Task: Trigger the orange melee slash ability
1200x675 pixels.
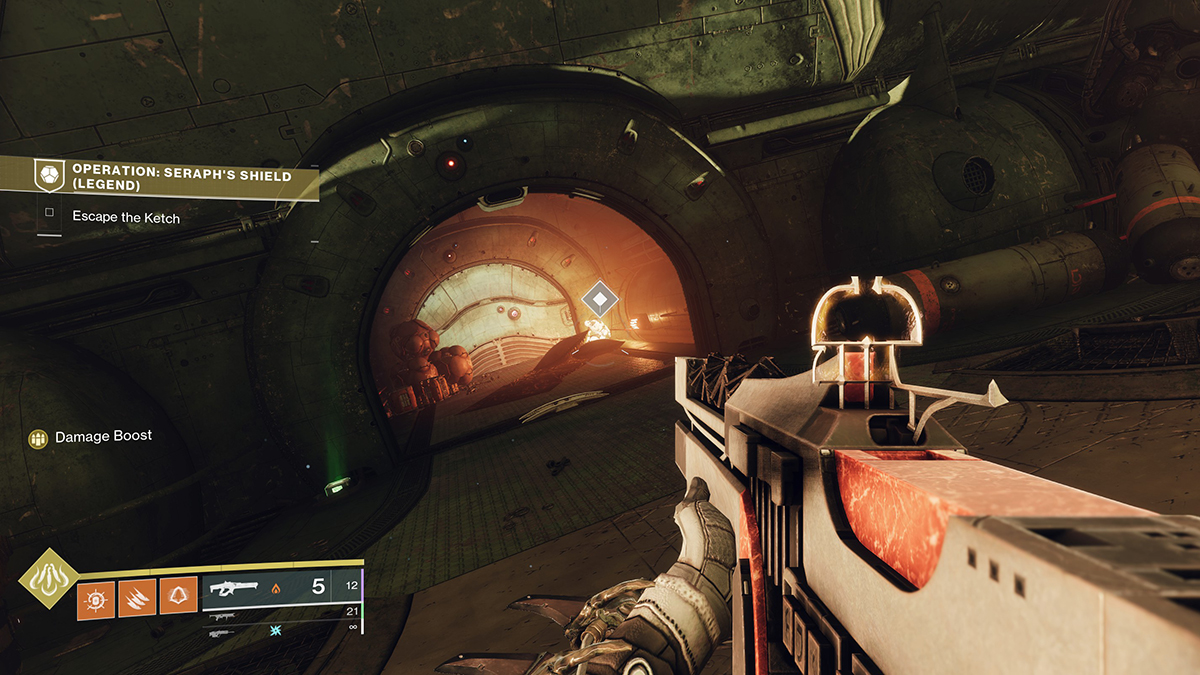Action: coord(136,597)
